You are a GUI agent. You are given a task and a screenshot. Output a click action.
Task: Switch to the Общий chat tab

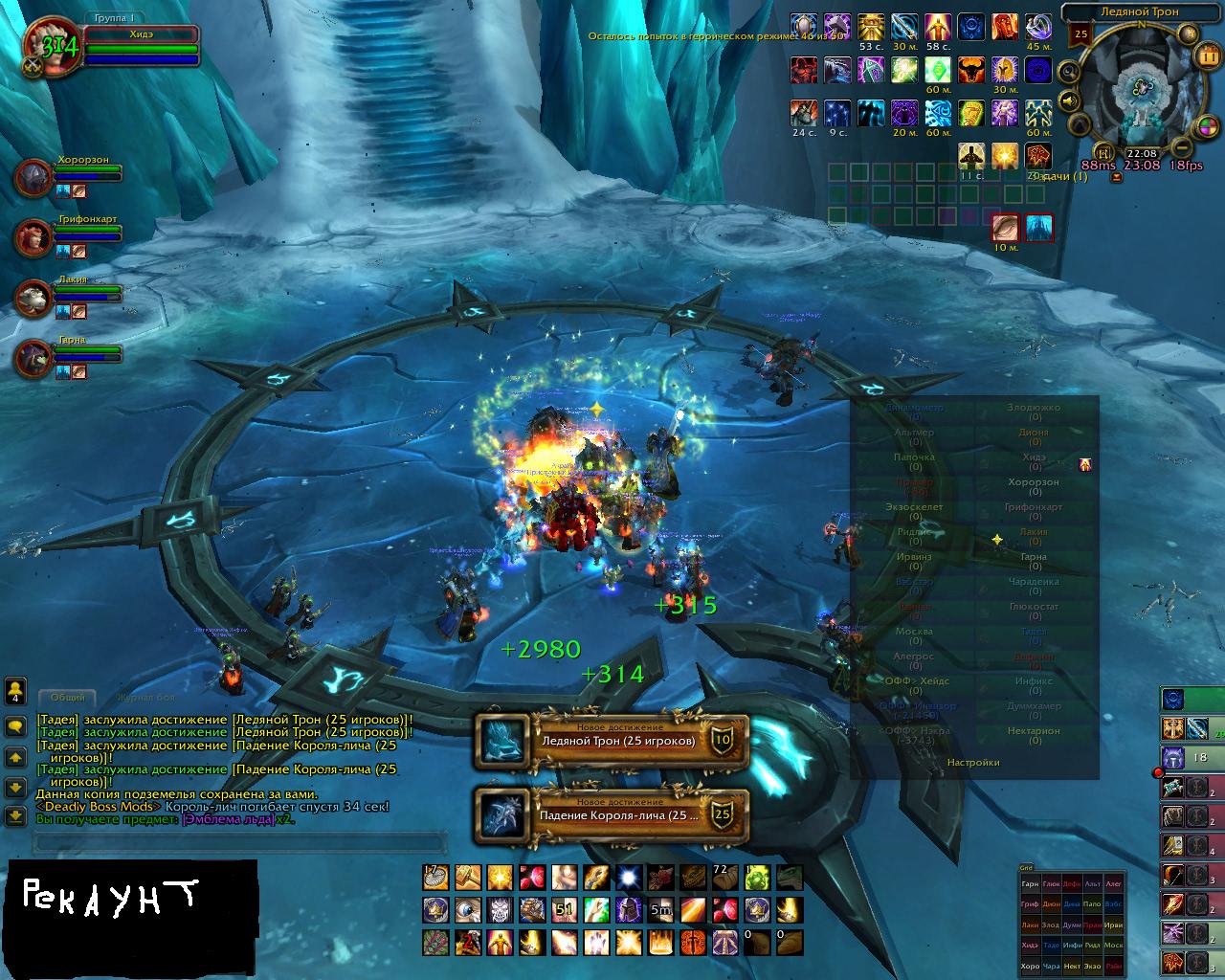[67, 698]
